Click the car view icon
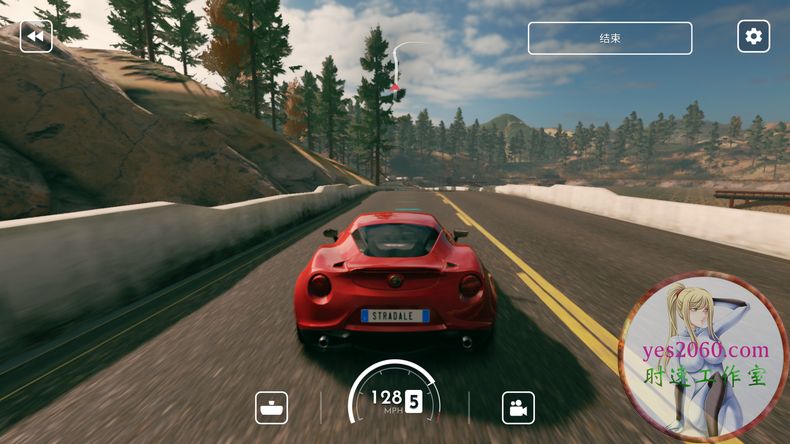The height and width of the screenshot is (444, 790). click(x=272, y=407)
